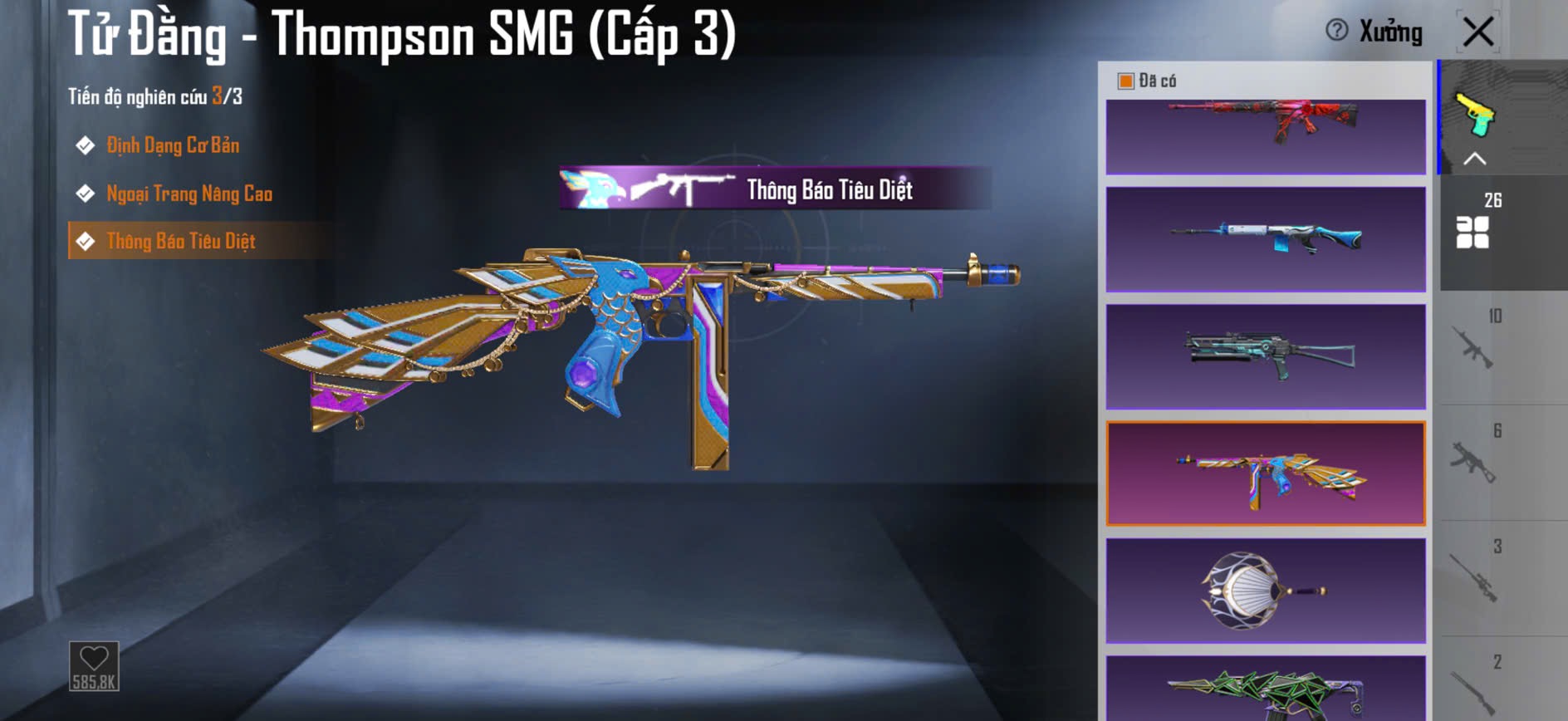Toggle the Đã có owned filter checkbox
The height and width of the screenshot is (721, 1568).
1126,81
